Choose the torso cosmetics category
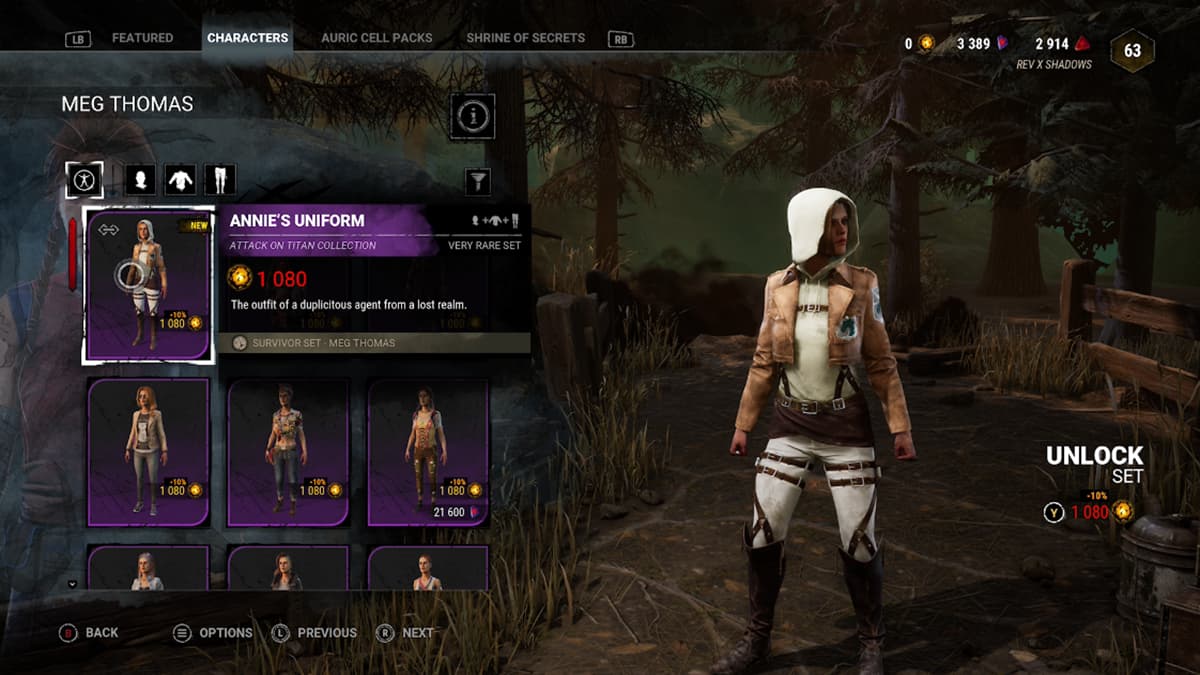The width and height of the screenshot is (1200, 675). pyautogui.click(x=179, y=180)
